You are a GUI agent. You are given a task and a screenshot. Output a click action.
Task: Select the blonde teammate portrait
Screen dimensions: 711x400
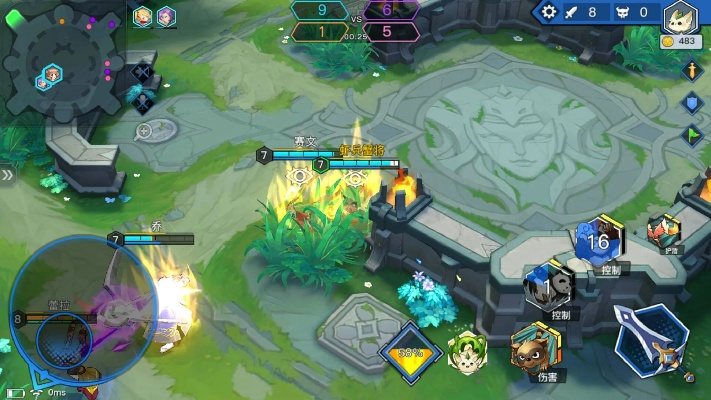pyautogui.click(x=144, y=16)
